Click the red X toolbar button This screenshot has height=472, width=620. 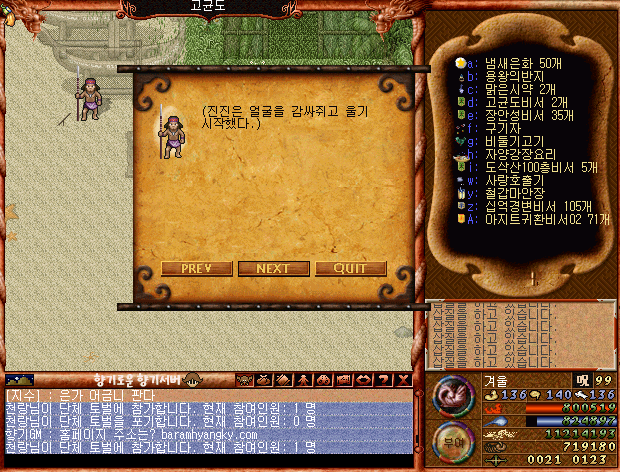pos(403,380)
